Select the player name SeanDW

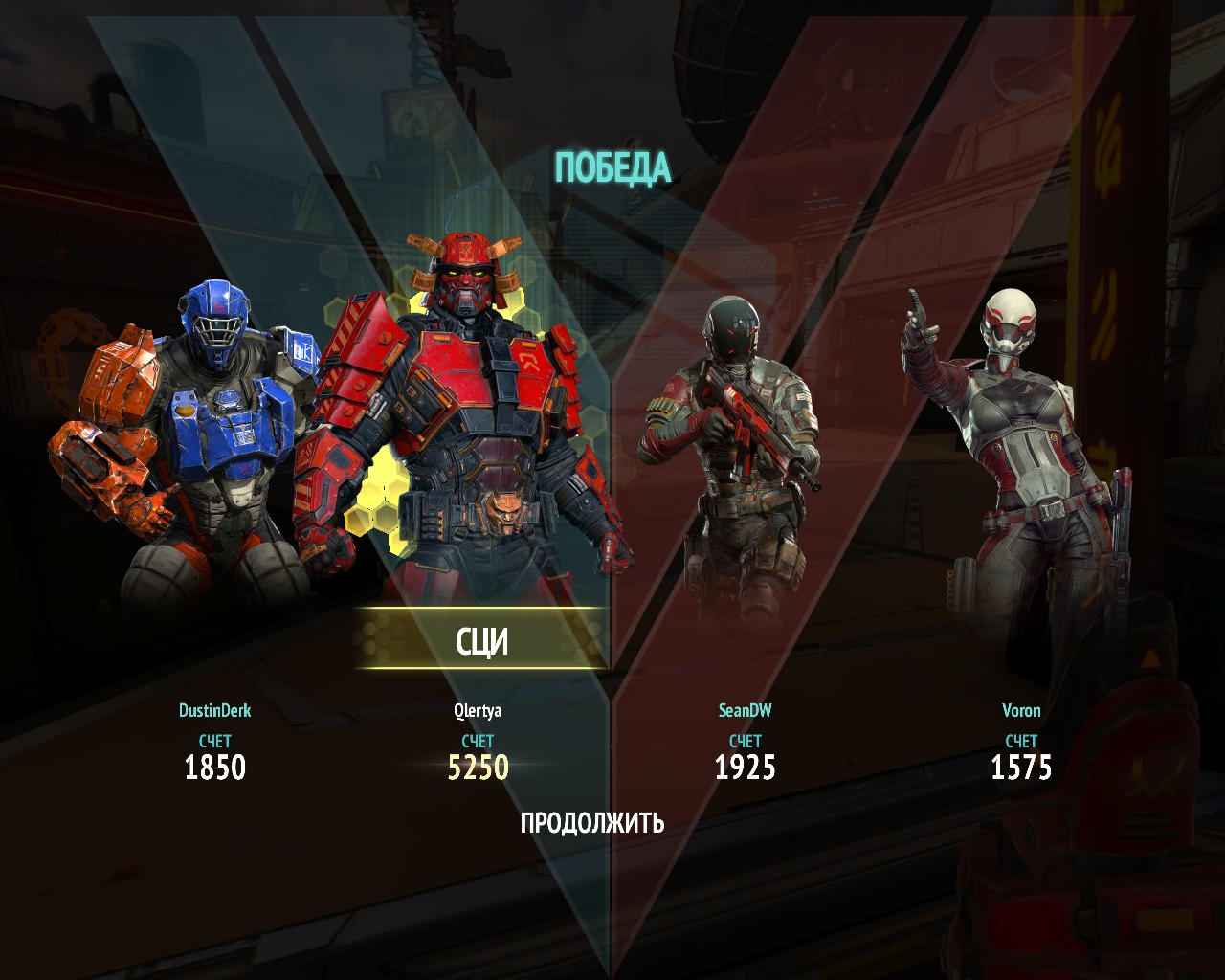coord(747,711)
